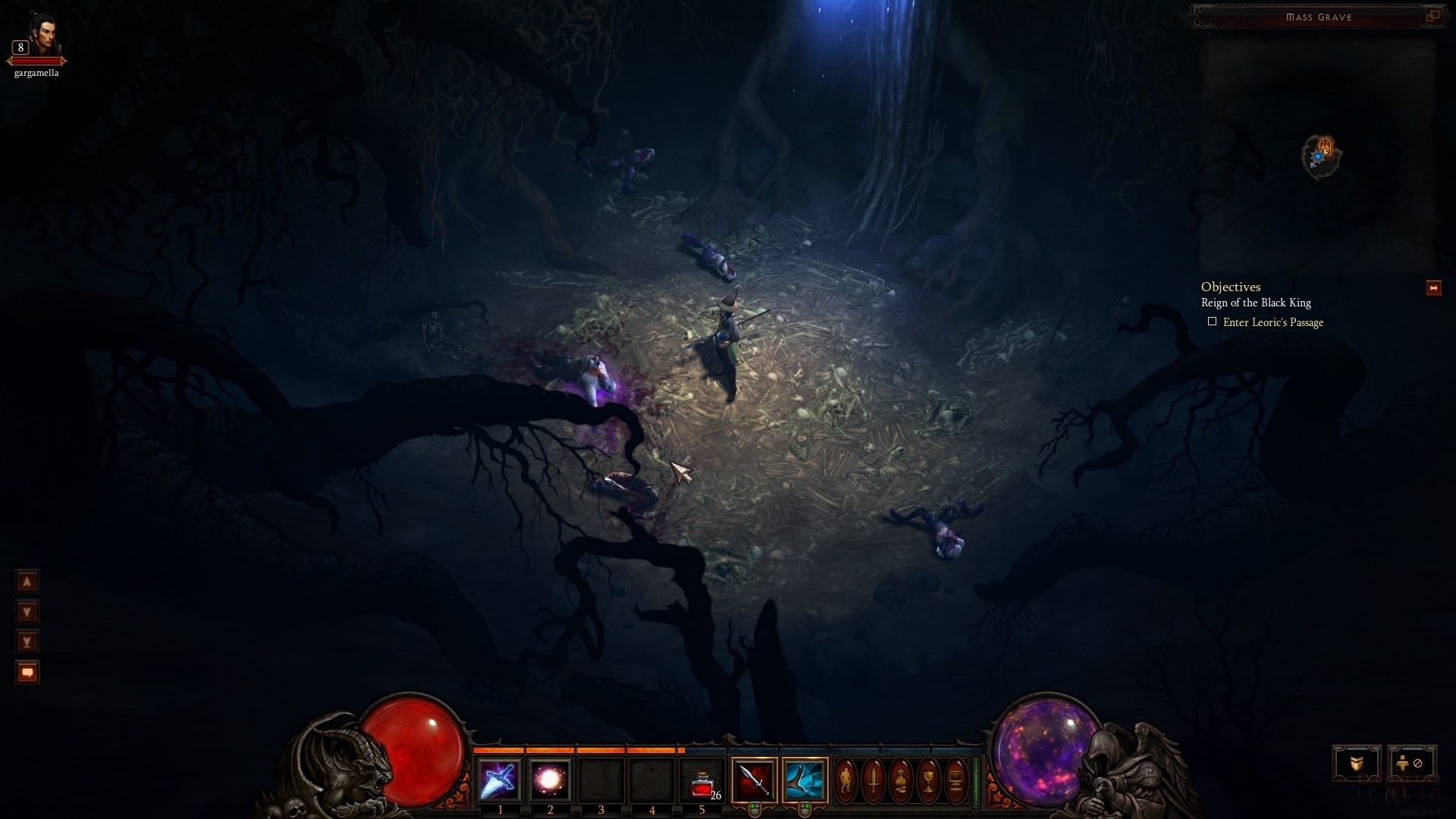This screenshot has width=1456, height=819.
Task: Activate the glowing blue sword skill
Action: (500, 780)
